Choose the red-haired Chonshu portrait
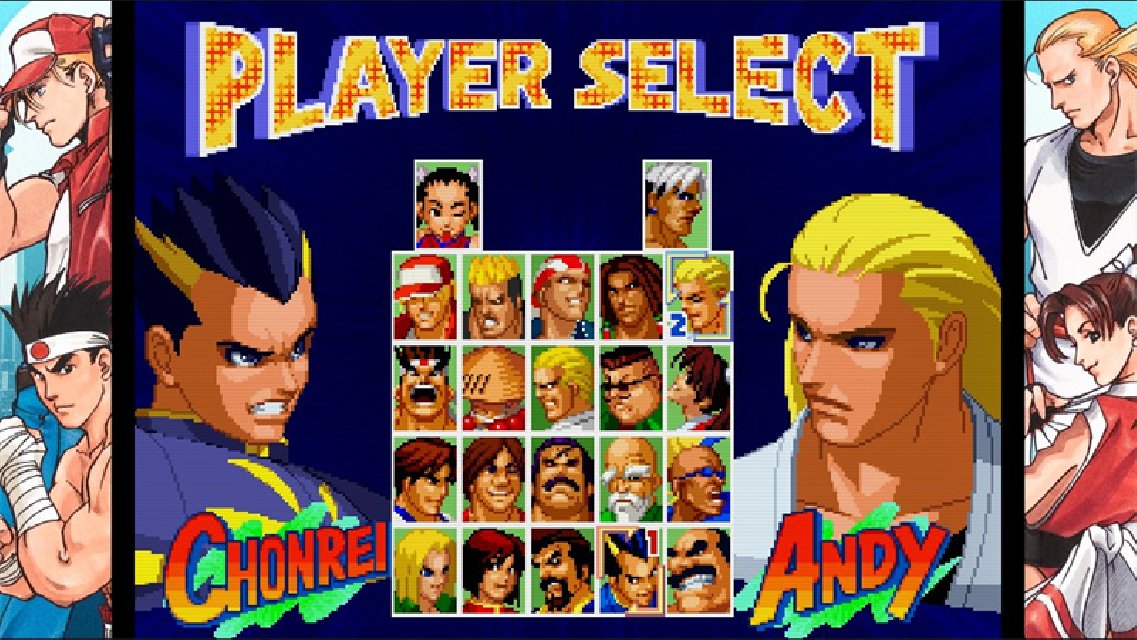 (494, 570)
